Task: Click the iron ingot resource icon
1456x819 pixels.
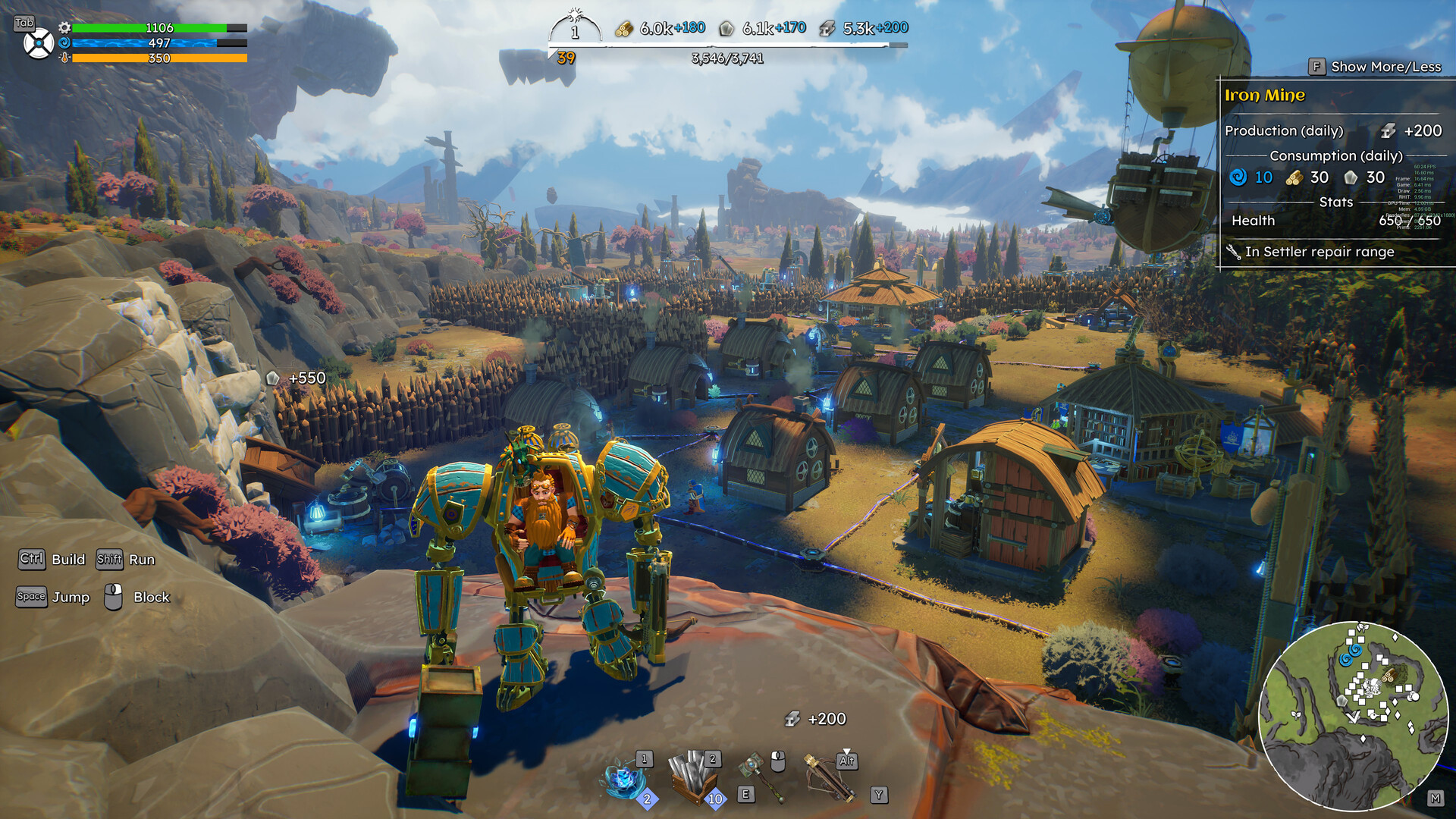Action: click(x=827, y=29)
